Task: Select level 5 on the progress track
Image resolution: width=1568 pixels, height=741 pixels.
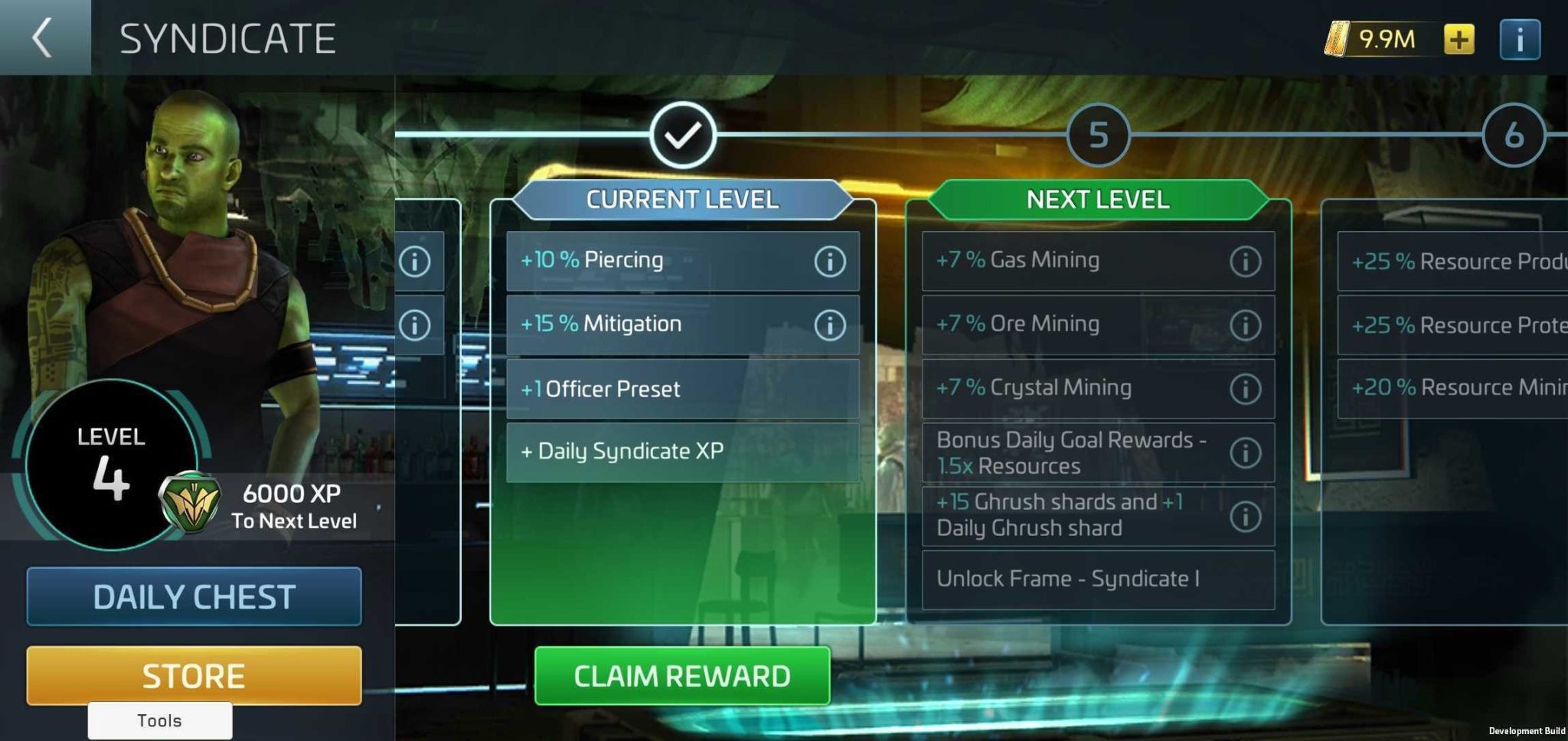Action: click(1098, 136)
